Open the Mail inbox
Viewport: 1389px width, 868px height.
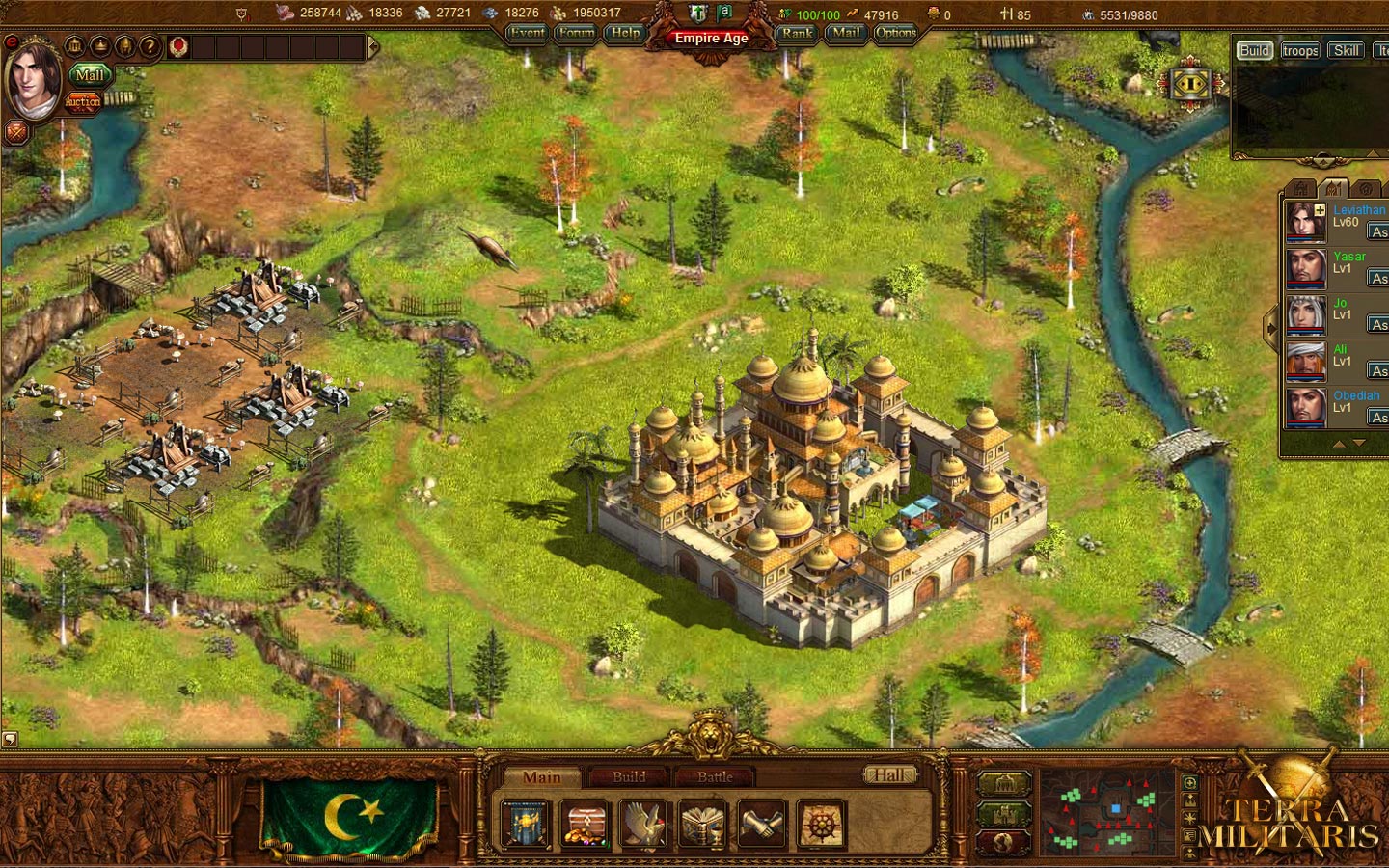tap(846, 33)
